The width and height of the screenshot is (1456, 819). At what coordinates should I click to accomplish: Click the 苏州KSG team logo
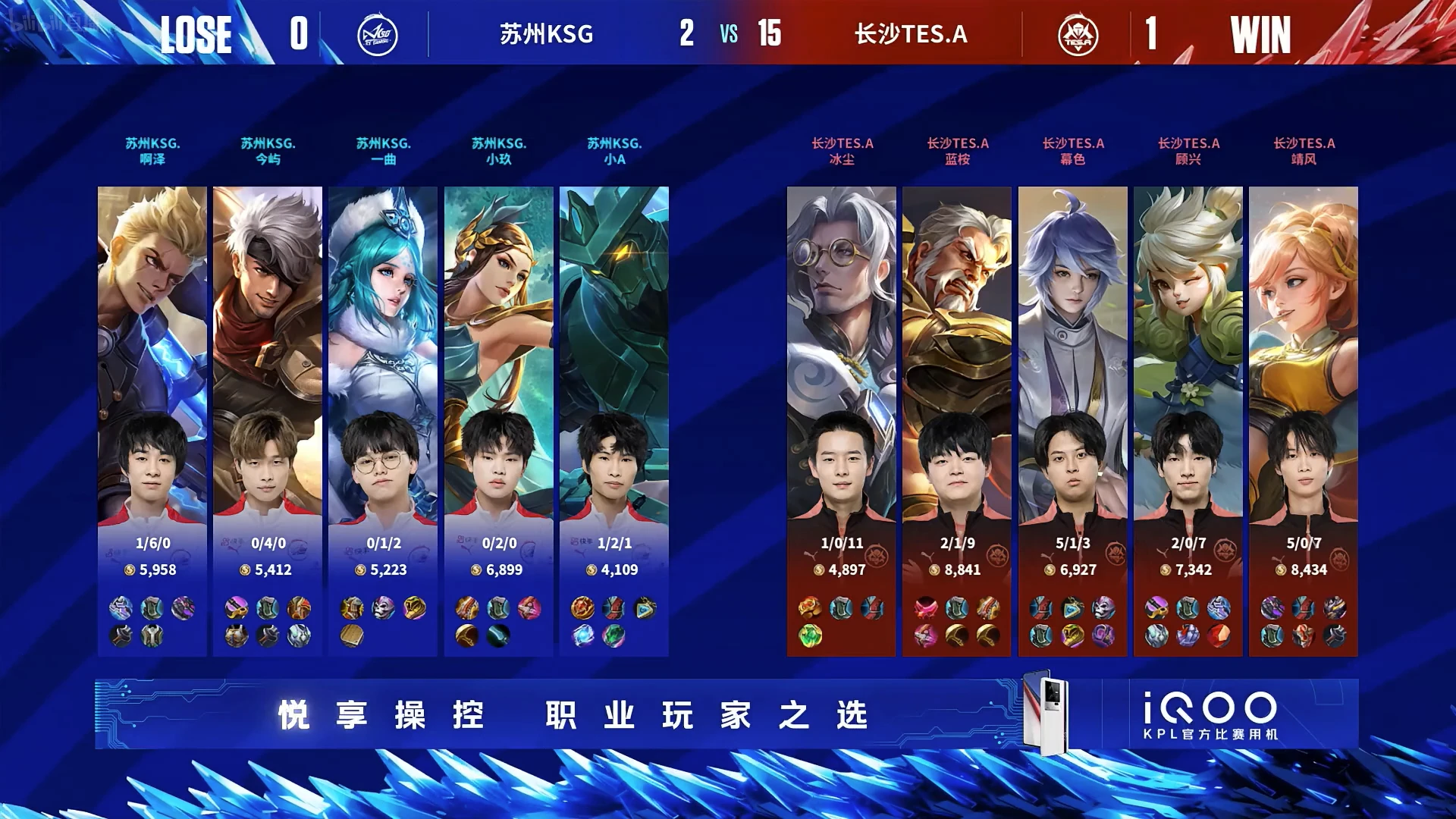click(x=377, y=35)
